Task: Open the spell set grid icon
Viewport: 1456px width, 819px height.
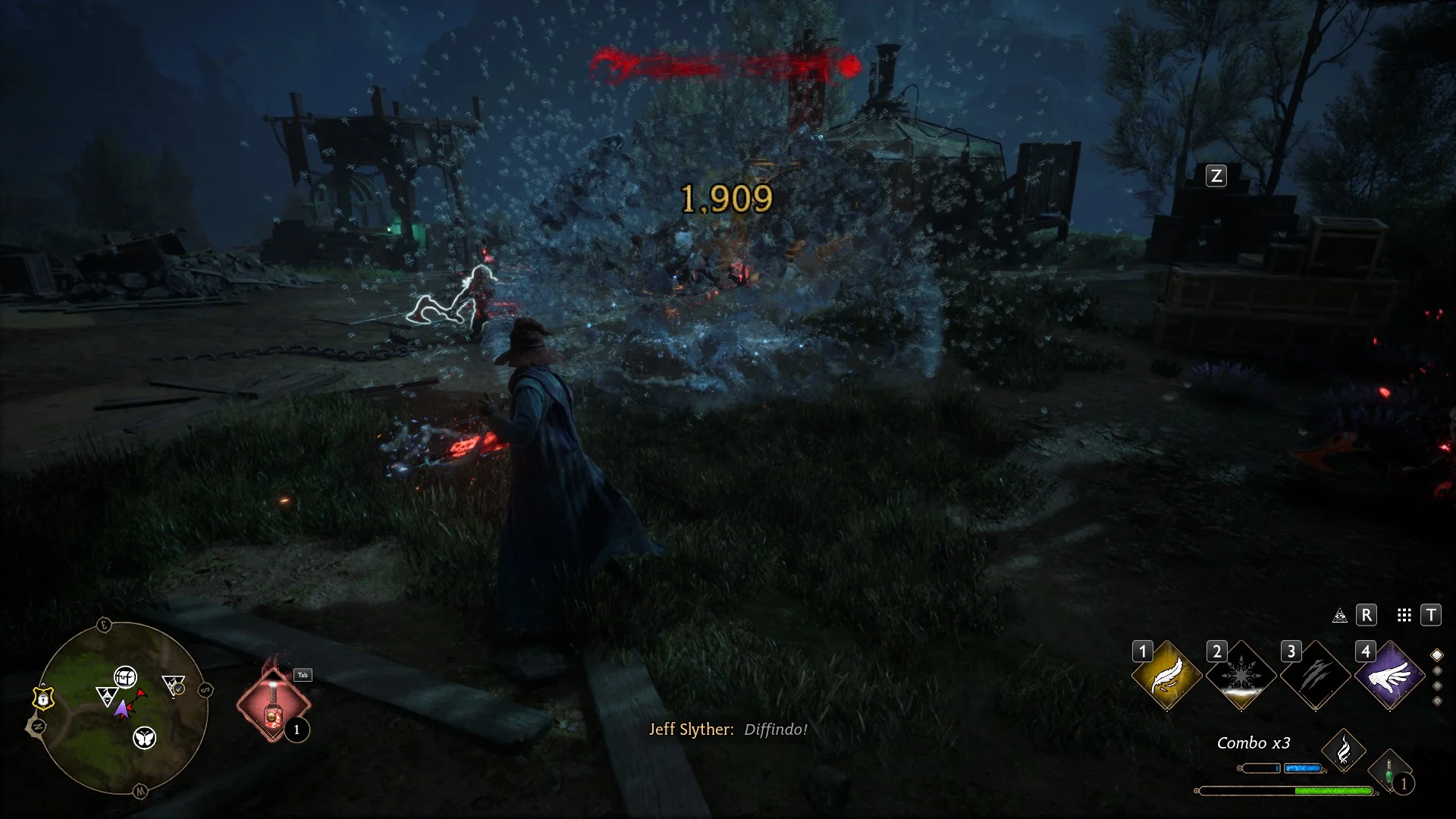Action: tap(1404, 616)
